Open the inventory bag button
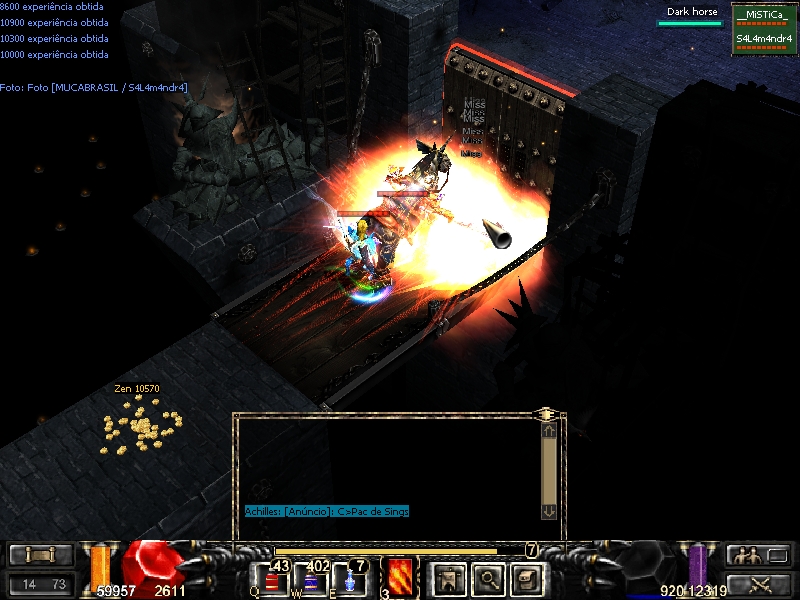 [528, 579]
